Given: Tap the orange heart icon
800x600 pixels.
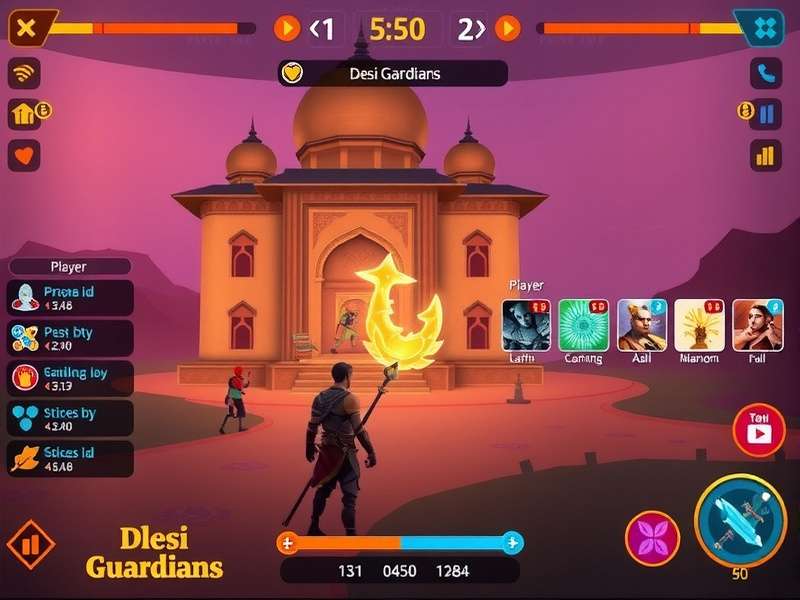Looking at the screenshot, I should tap(24, 155).
